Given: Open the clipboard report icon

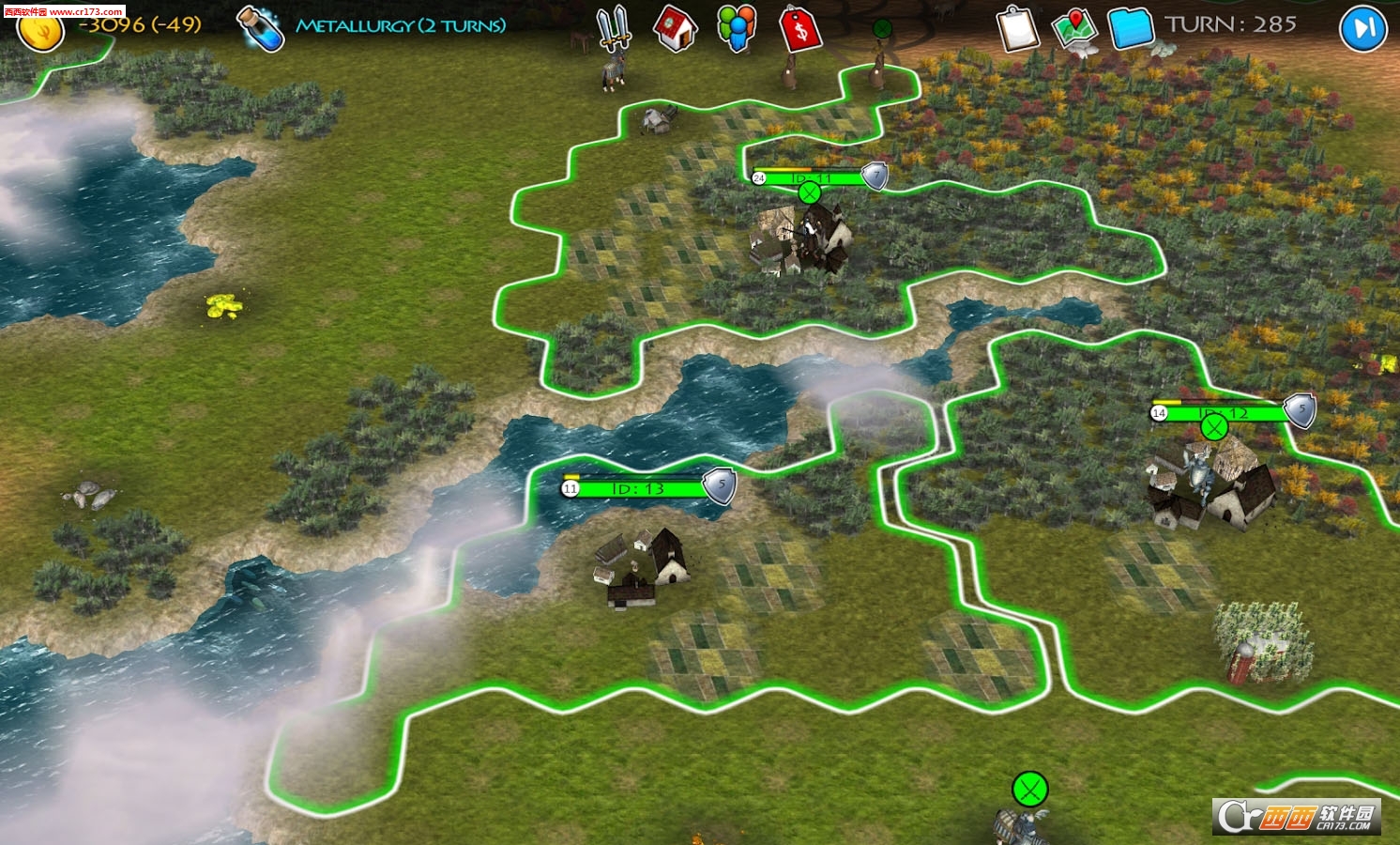Looking at the screenshot, I should pos(1018,29).
